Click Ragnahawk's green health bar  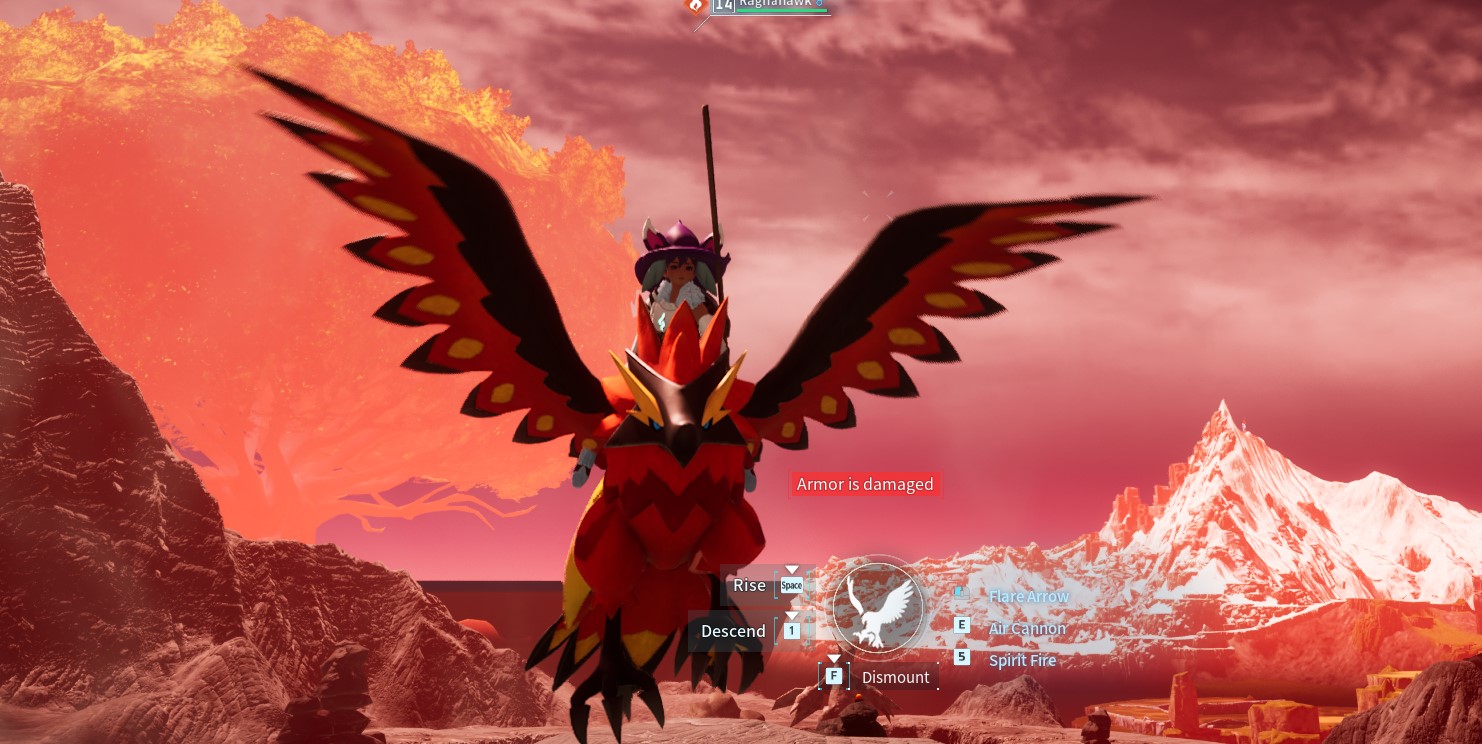(782, 10)
